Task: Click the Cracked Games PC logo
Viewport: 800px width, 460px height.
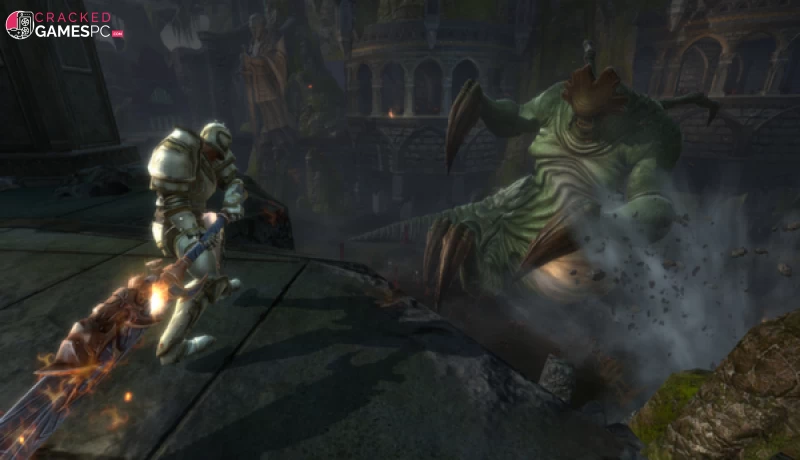Action: click(64, 25)
